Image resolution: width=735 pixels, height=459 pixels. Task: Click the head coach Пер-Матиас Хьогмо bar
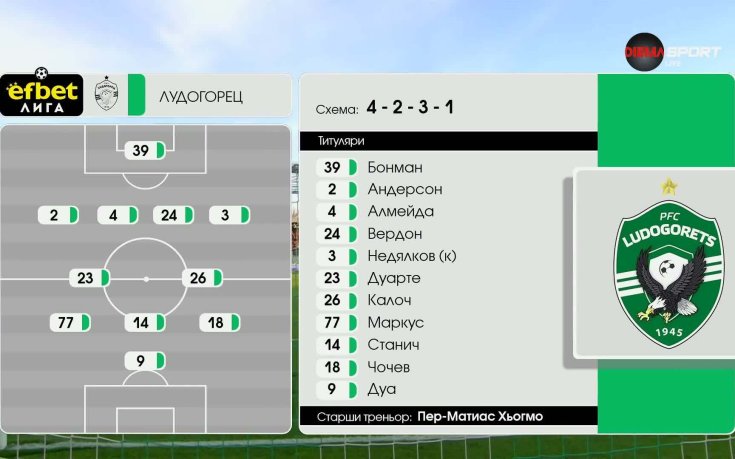[x=448, y=416]
